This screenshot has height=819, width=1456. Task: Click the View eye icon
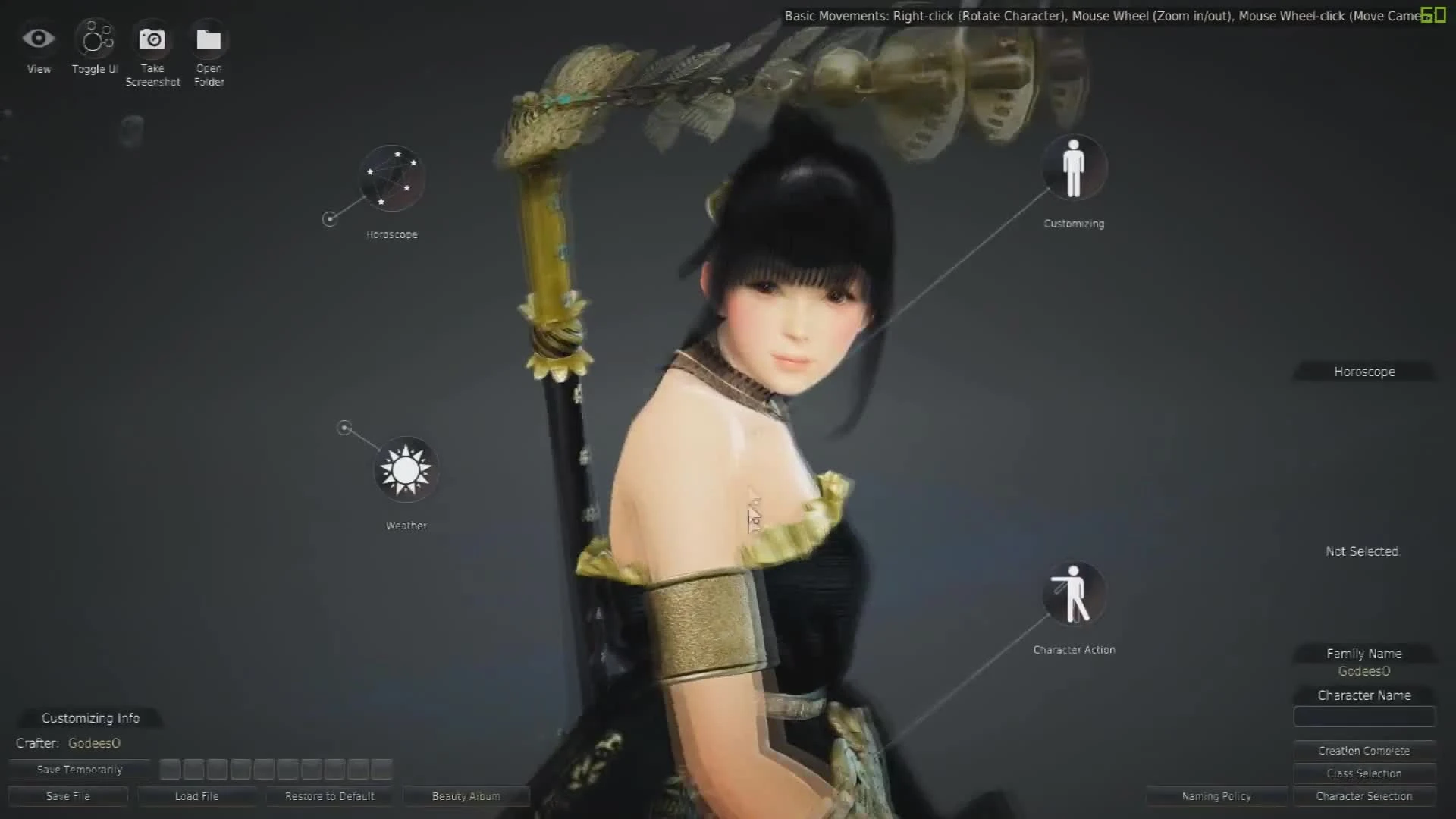(38, 38)
